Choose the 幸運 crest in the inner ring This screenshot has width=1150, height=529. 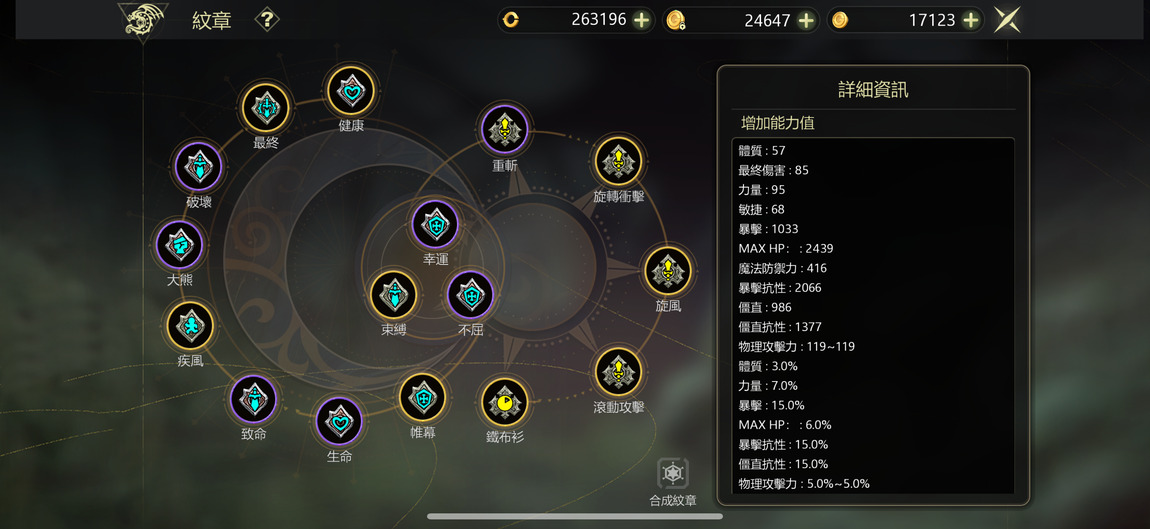435,225
